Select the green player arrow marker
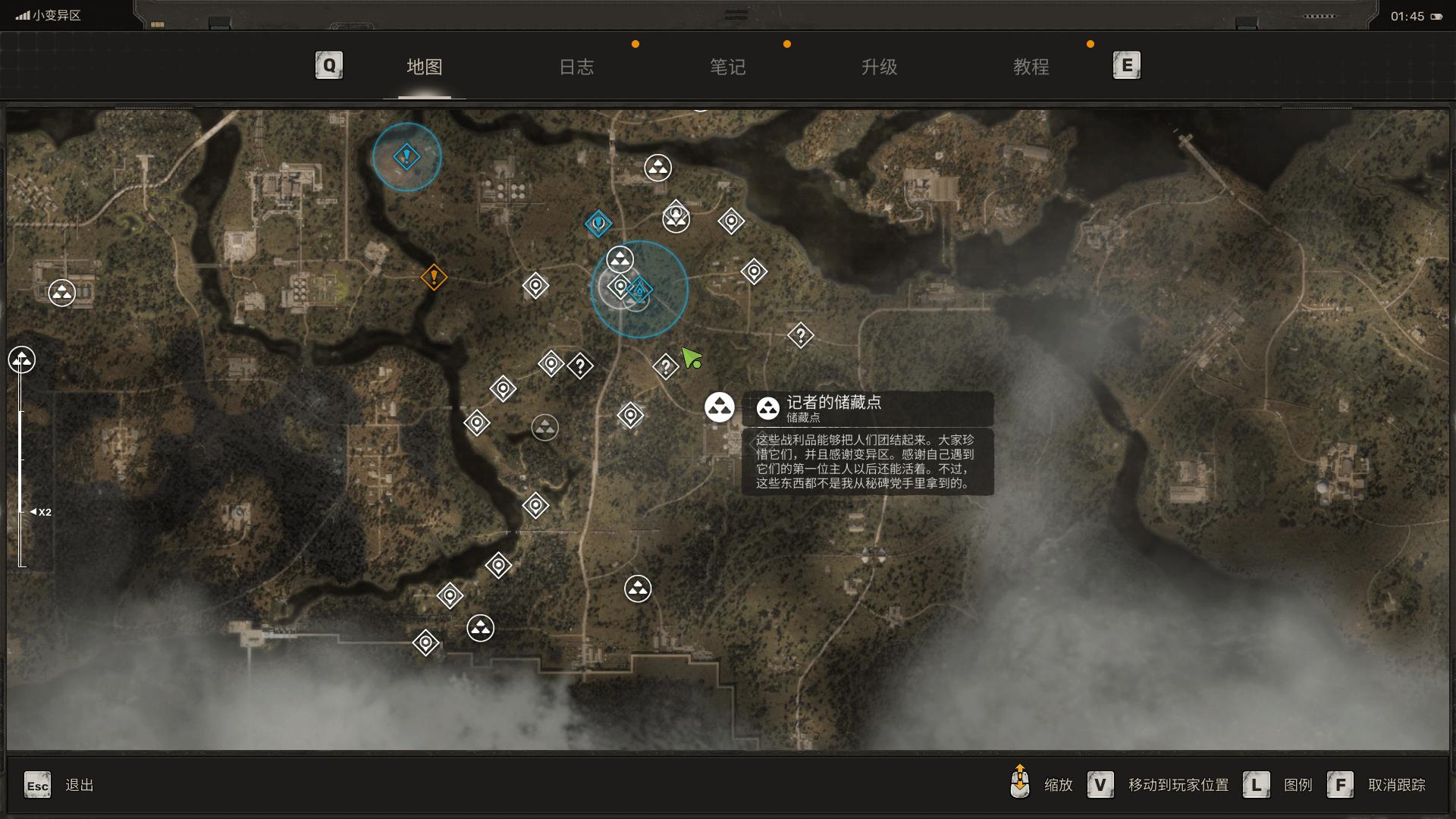1456x819 pixels. [x=691, y=358]
